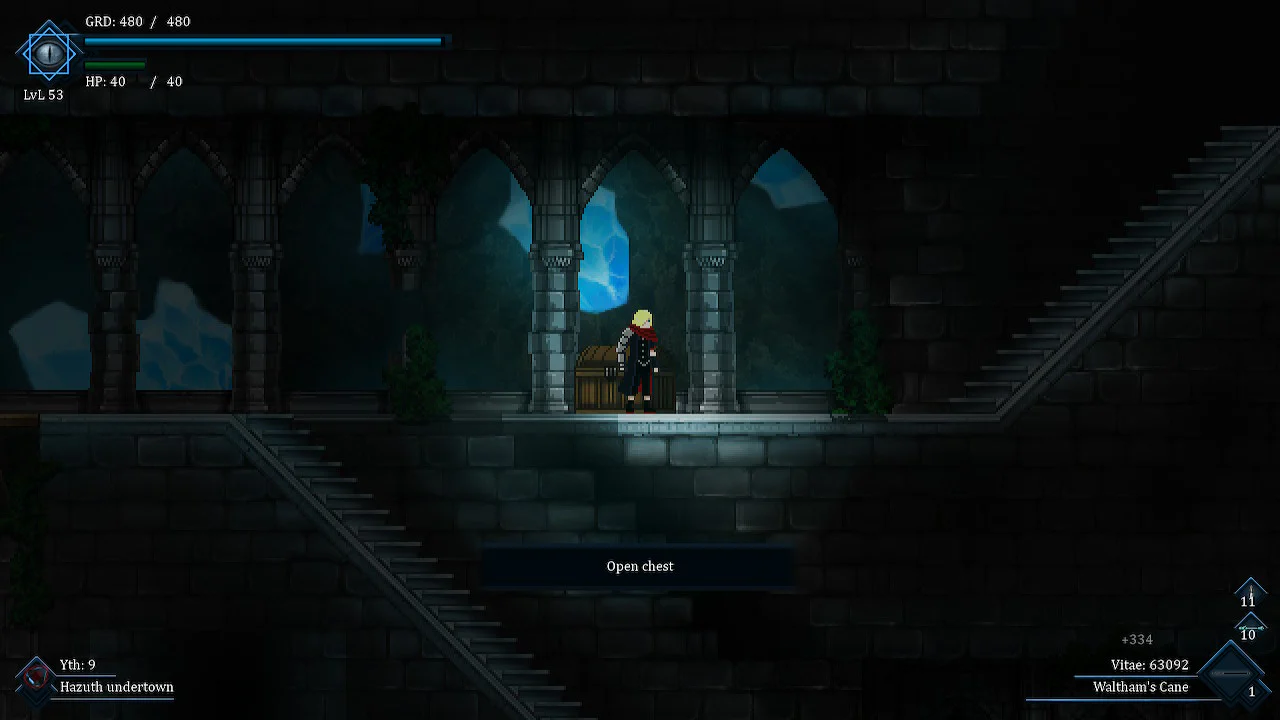Click the quantity badge showing 1
The width and height of the screenshot is (1280, 720).
tap(1252, 691)
